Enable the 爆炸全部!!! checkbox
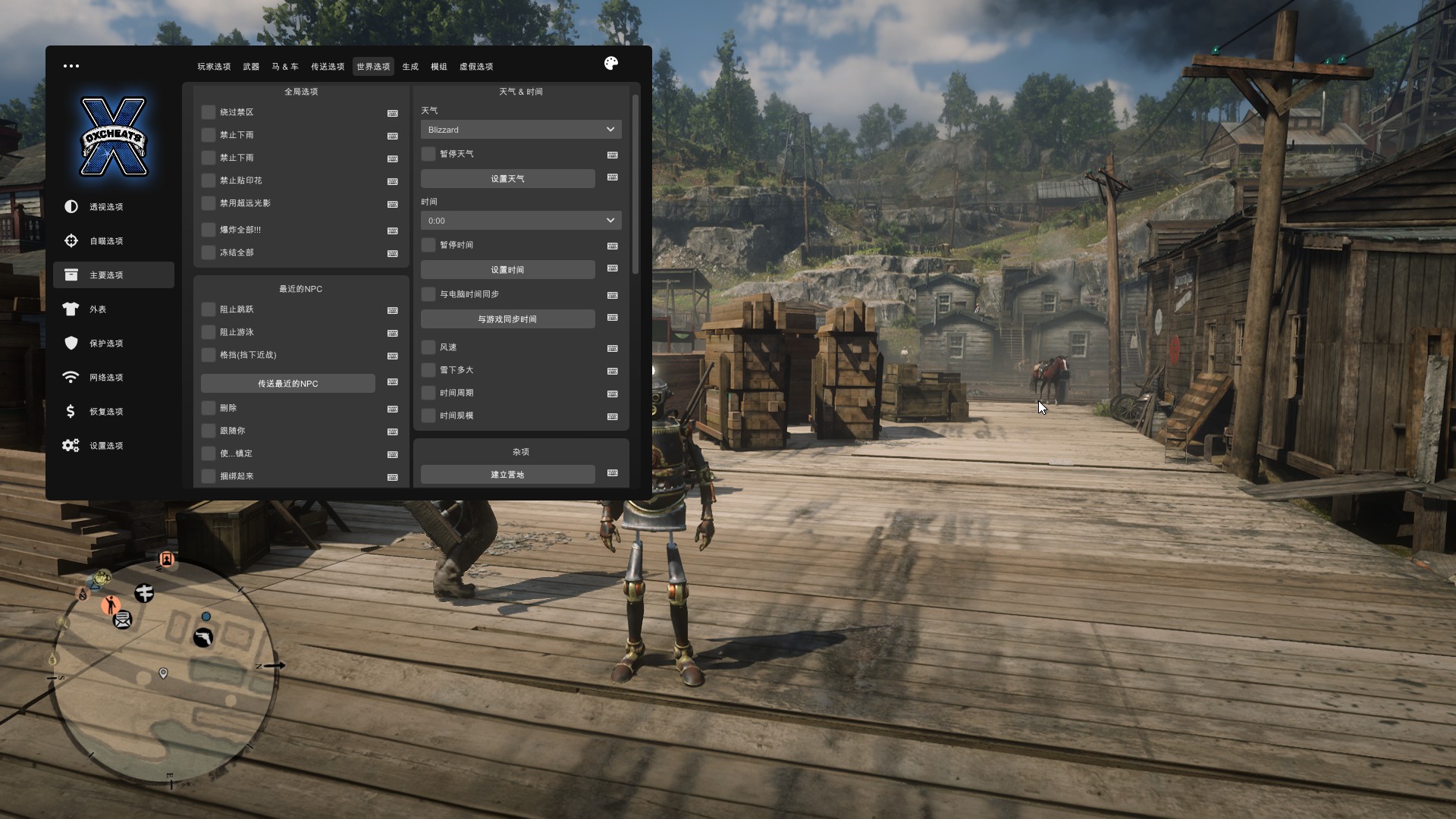This screenshot has height=819, width=1456. [x=209, y=230]
